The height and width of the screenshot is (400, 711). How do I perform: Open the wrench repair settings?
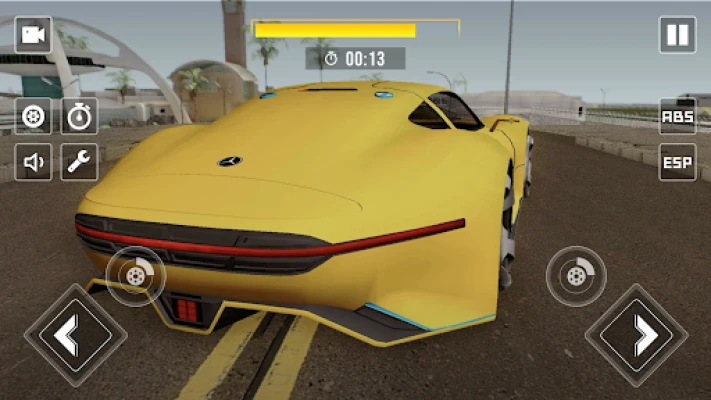pyautogui.click(x=80, y=161)
